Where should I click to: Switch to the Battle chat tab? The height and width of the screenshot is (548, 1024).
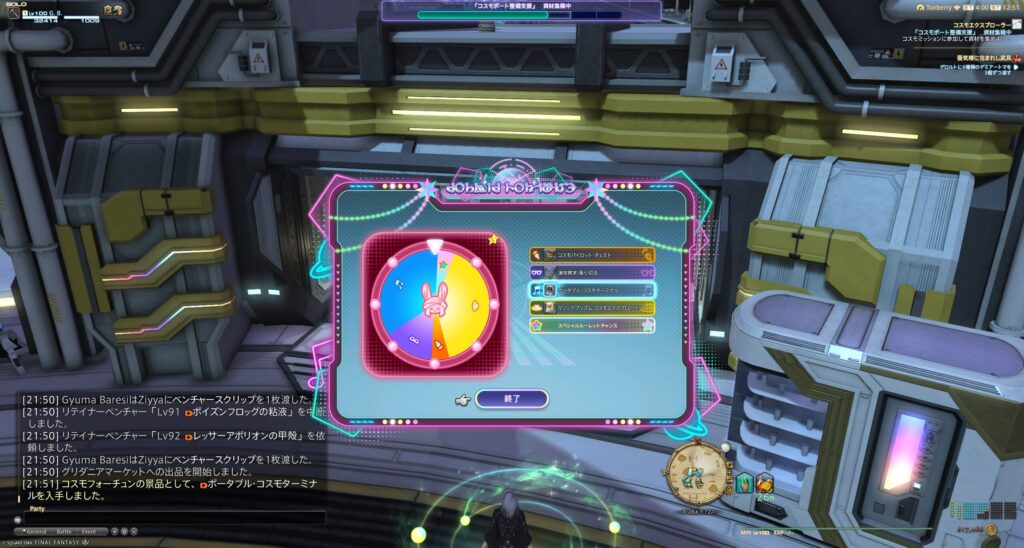pyautogui.click(x=66, y=530)
